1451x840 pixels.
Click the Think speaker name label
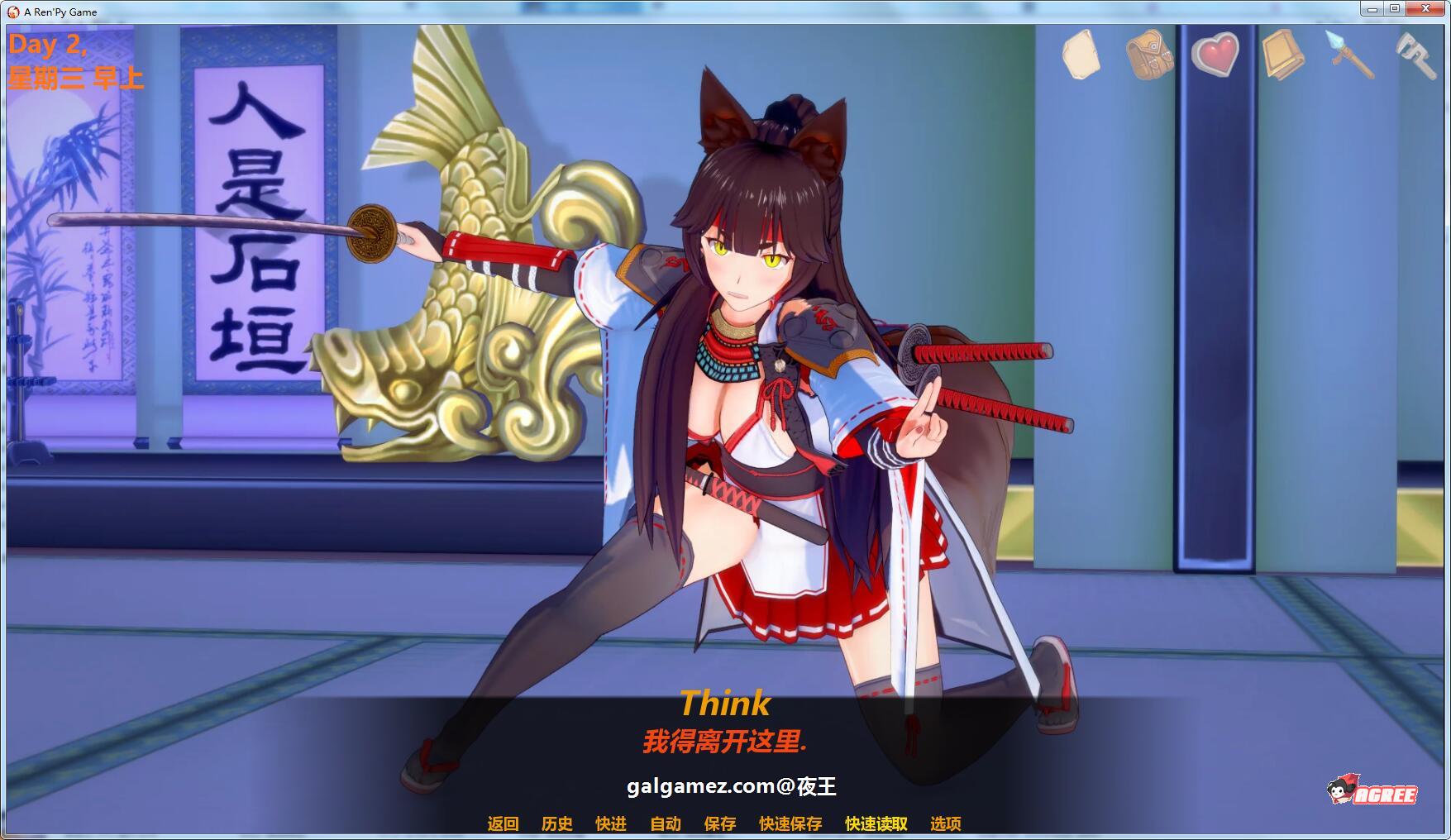point(726,705)
